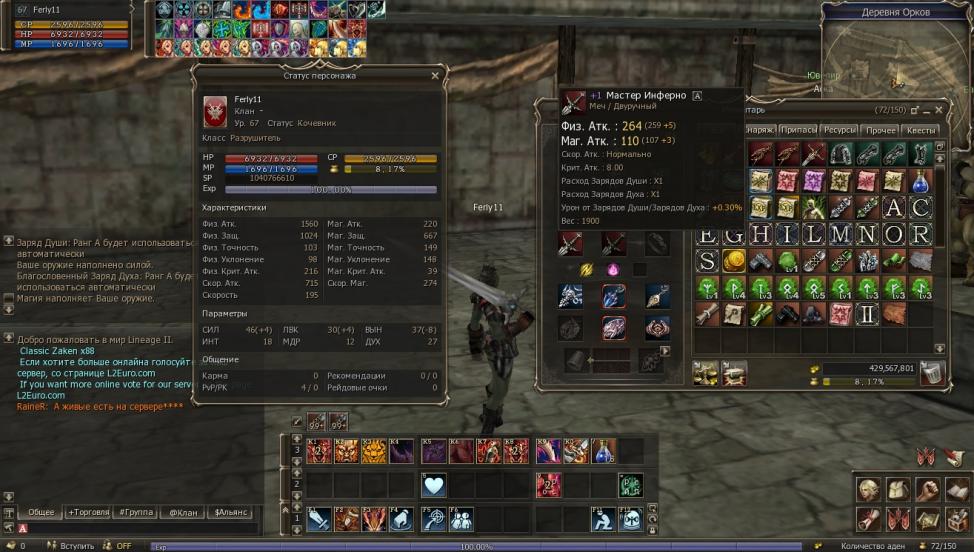Open the map from the menu panel
Image resolution: width=974 pixels, height=552 pixels.
pos(928,518)
